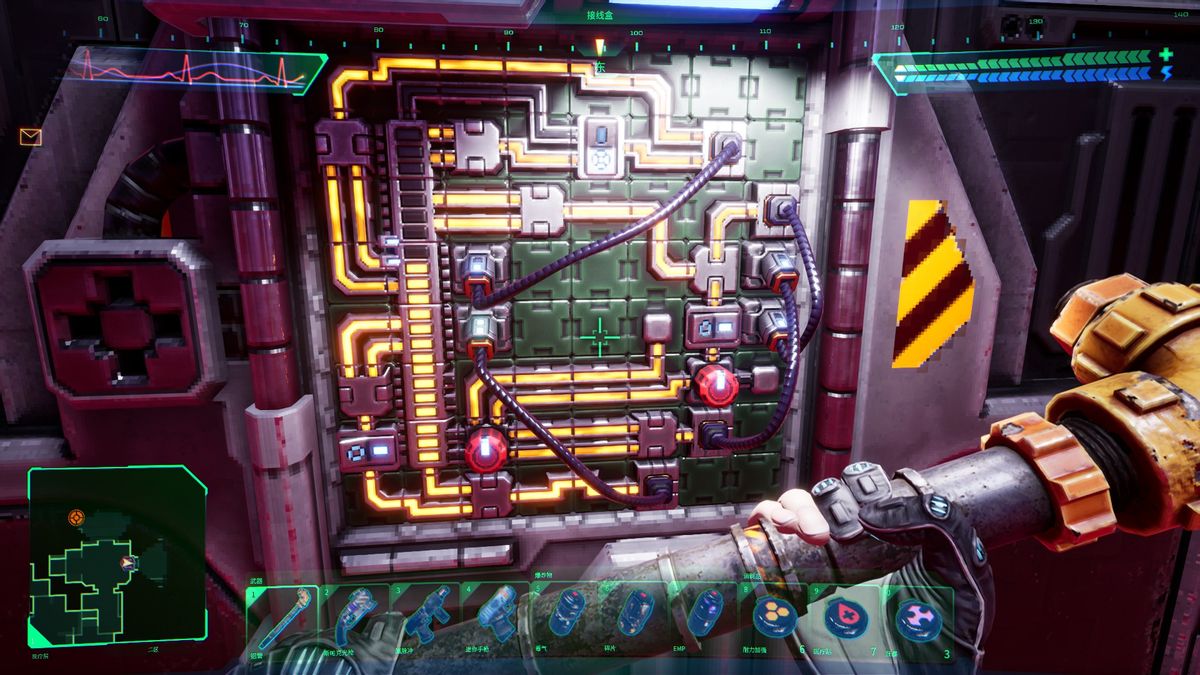The image size is (1200, 675).
Task: Choose the Magpulse rifle in slot 3
Action: (426, 614)
